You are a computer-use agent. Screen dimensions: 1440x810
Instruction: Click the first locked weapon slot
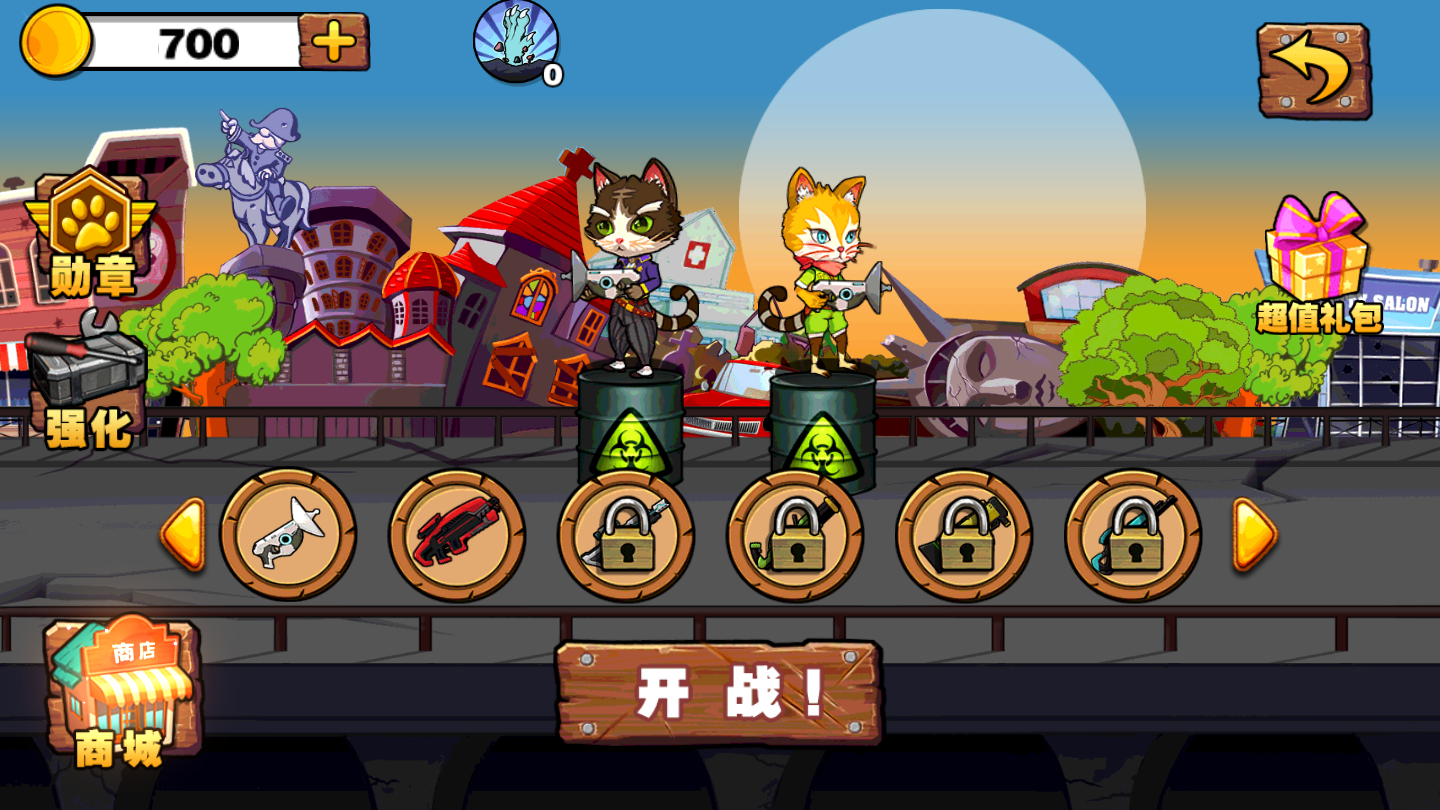click(x=625, y=535)
